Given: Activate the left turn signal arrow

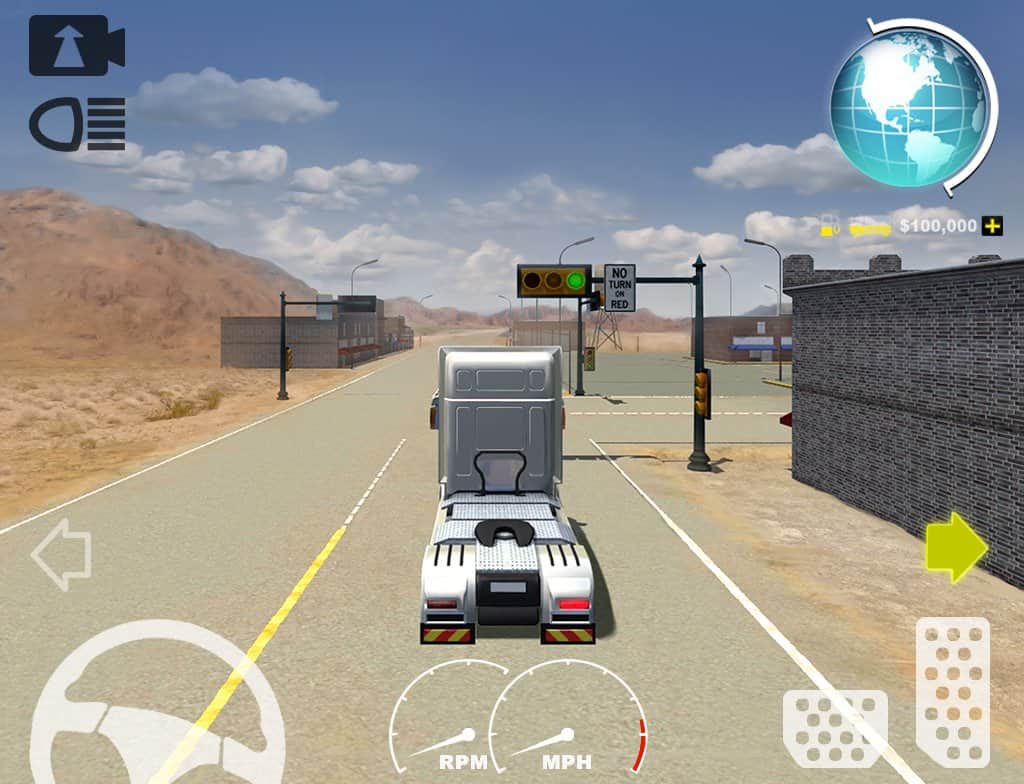Looking at the screenshot, I should [x=61, y=553].
